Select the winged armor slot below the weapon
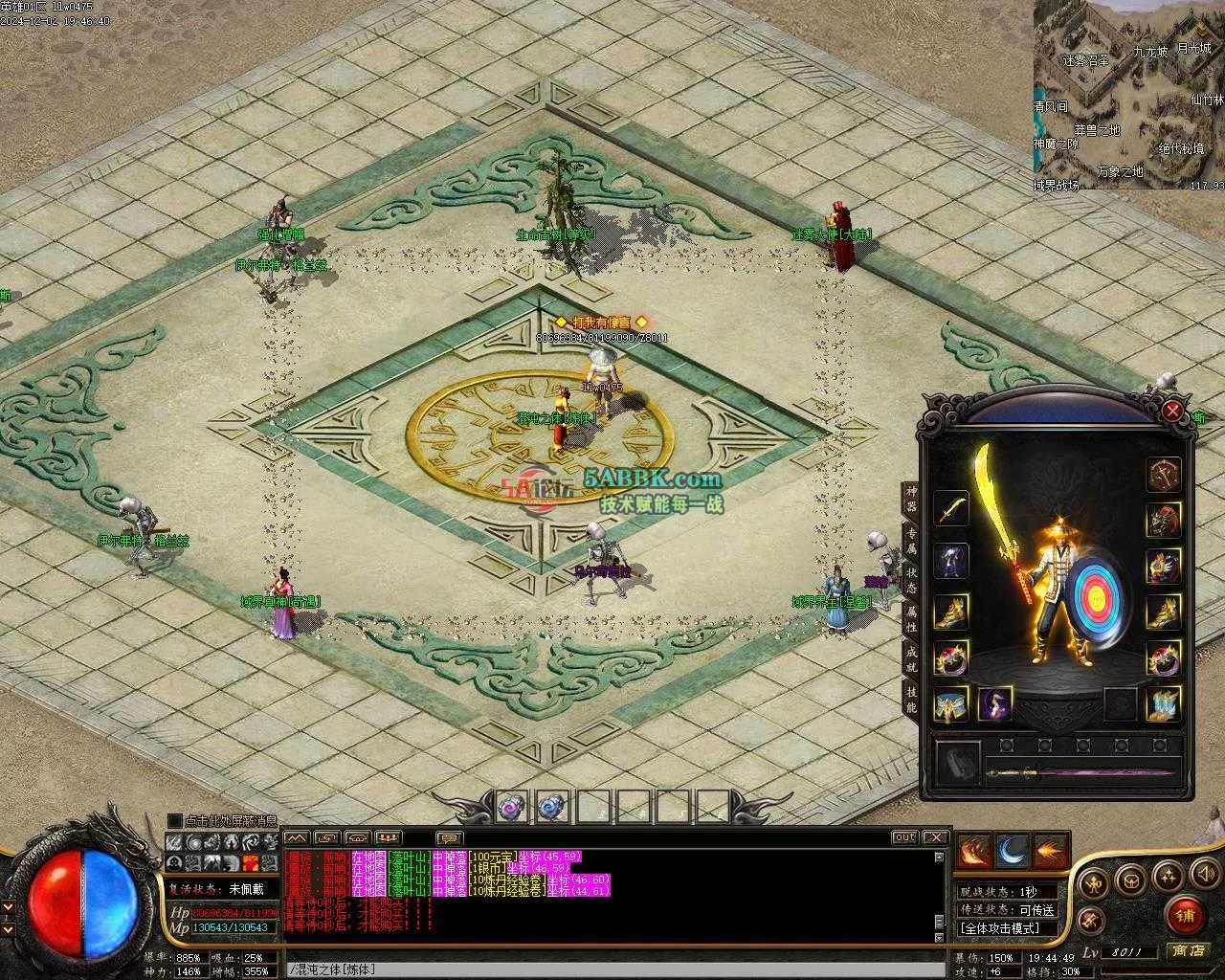 coord(951,561)
